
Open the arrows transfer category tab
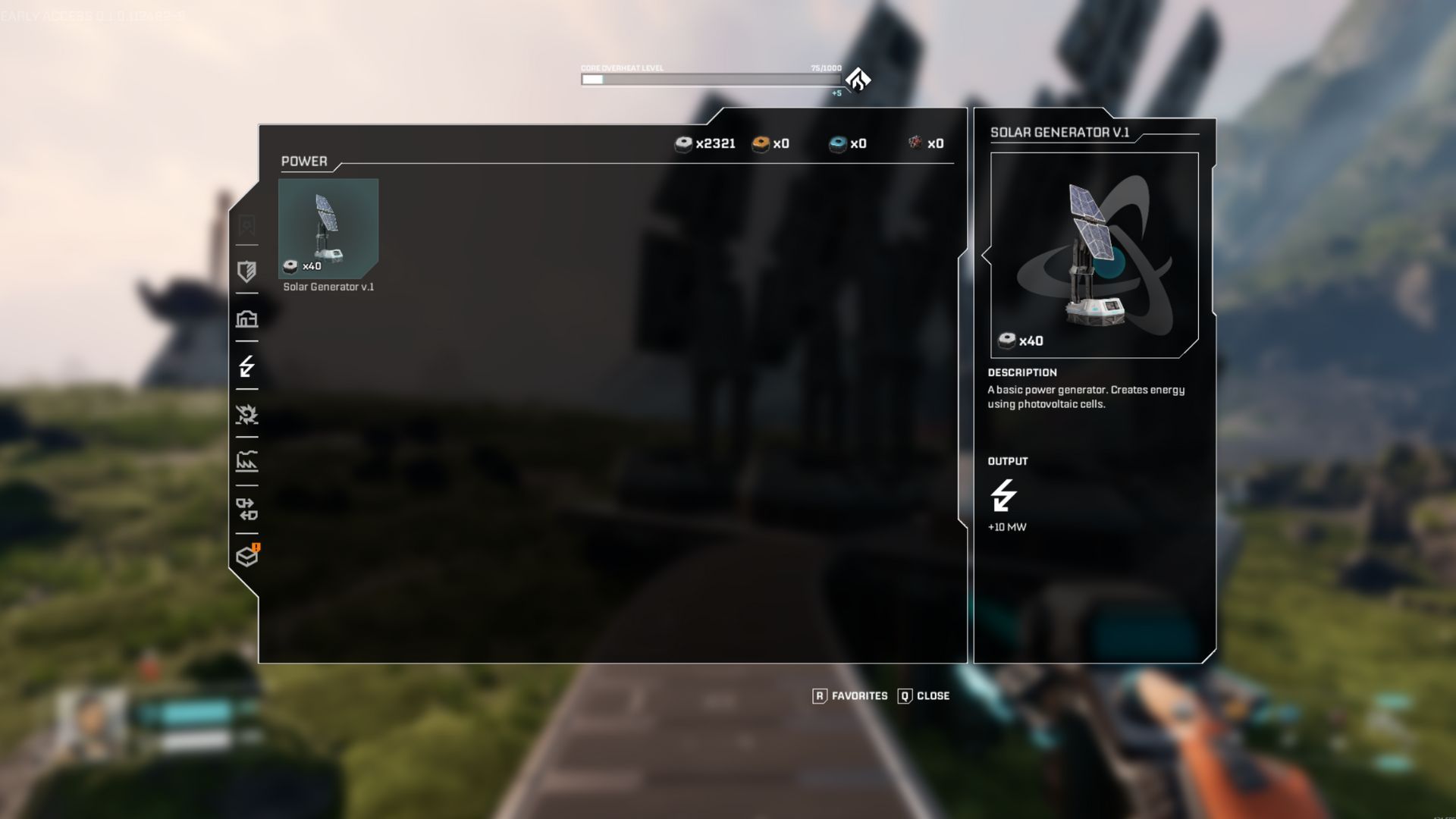coord(246,509)
